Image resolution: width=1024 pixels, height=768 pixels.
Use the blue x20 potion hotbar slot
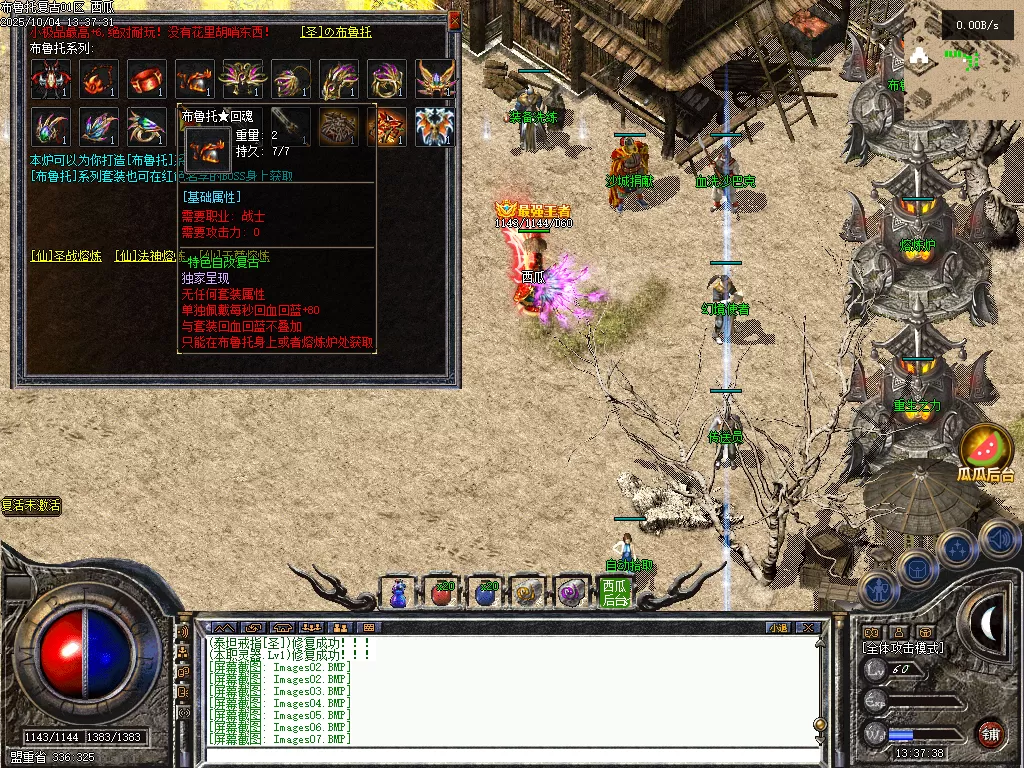(x=485, y=593)
